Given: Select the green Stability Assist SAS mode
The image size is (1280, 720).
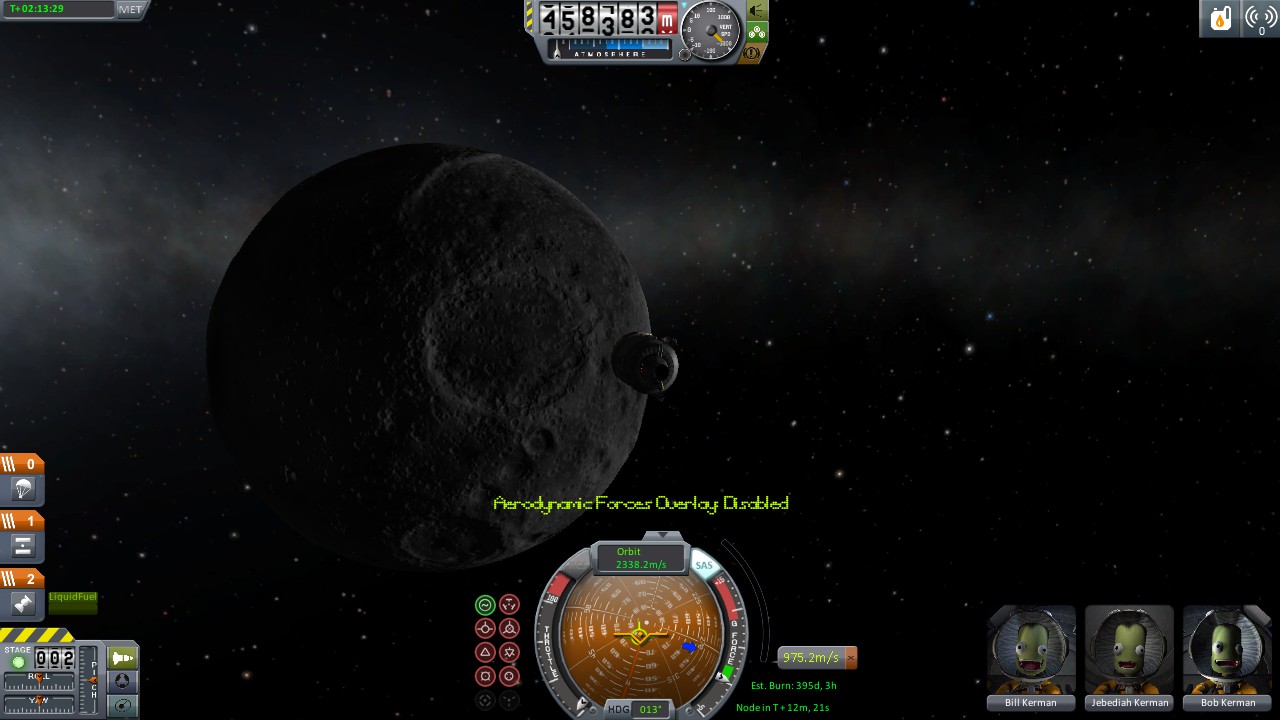Looking at the screenshot, I should pyautogui.click(x=485, y=604).
